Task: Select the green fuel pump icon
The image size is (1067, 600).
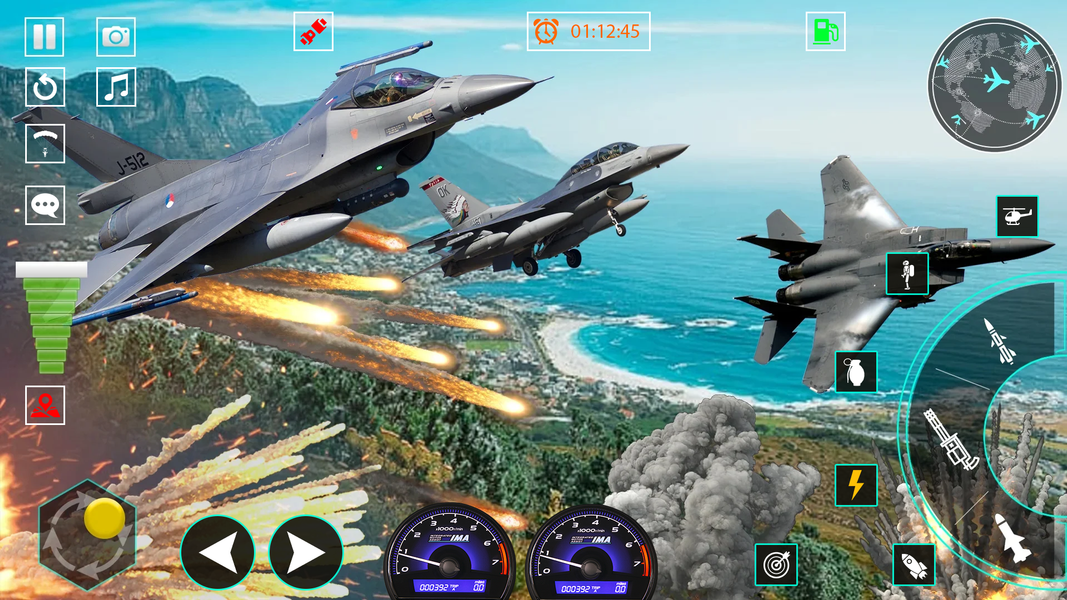Action: pos(825,31)
